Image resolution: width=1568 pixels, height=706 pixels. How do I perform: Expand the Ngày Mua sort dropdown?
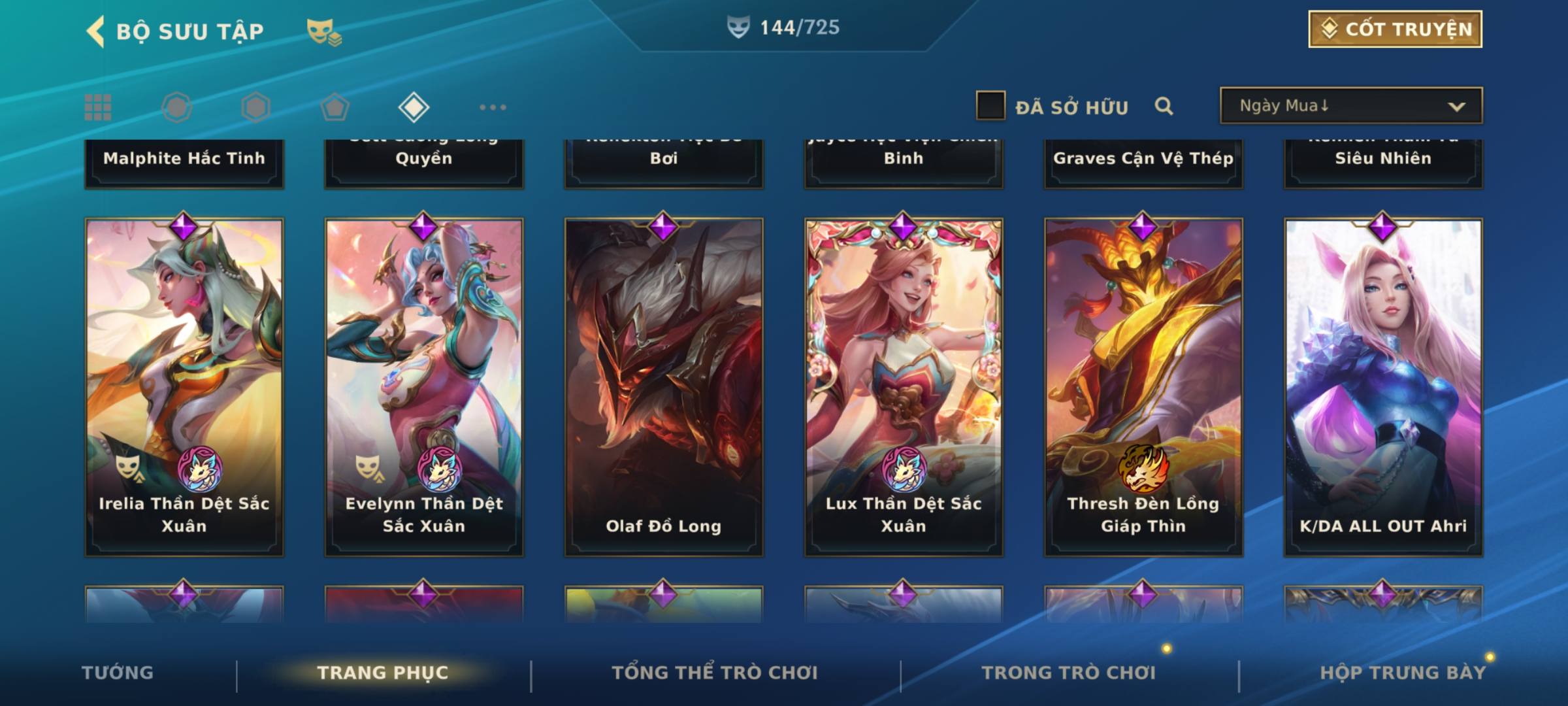(x=1350, y=106)
